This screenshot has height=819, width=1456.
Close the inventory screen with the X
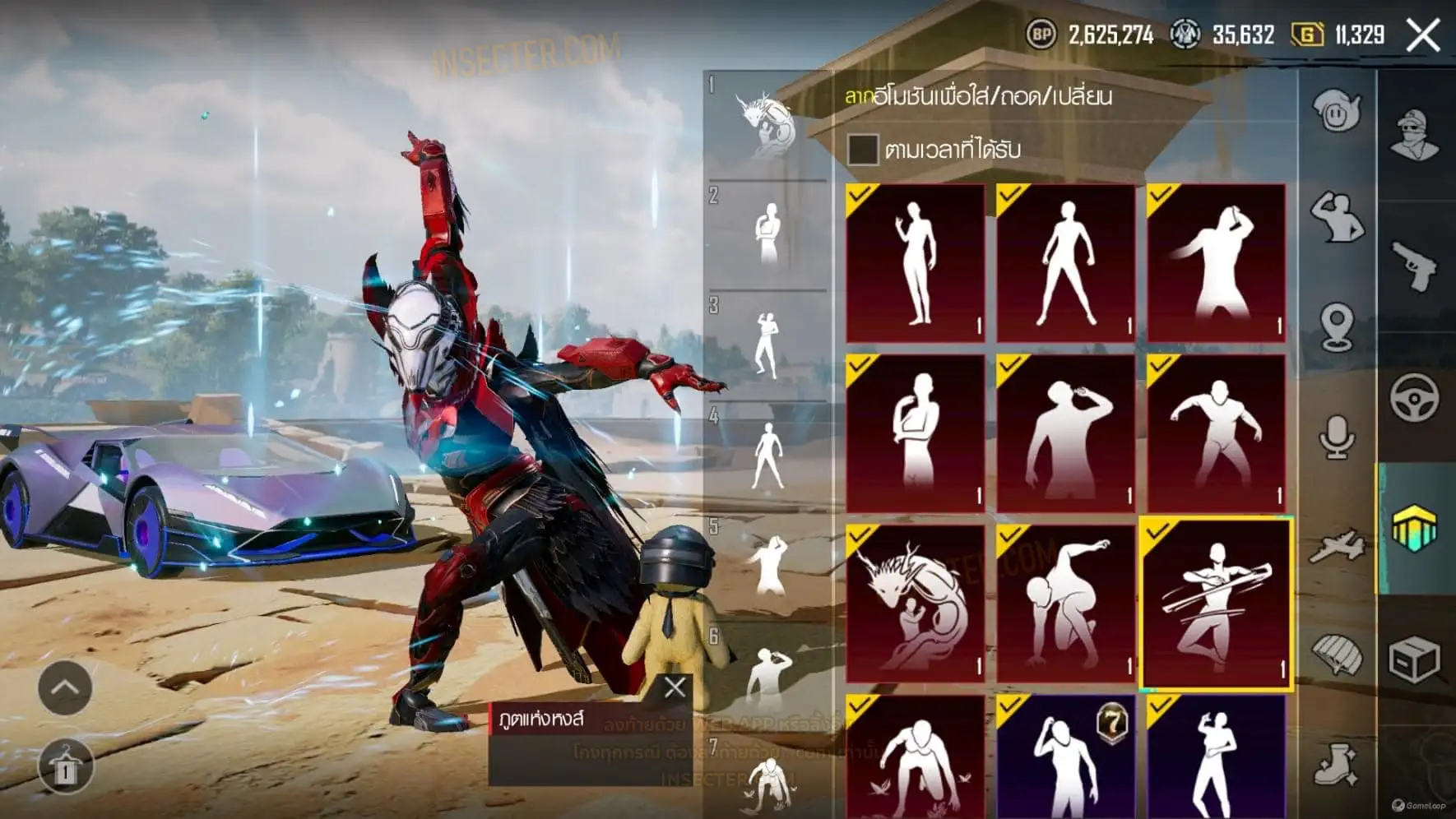(x=1423, y=35)
